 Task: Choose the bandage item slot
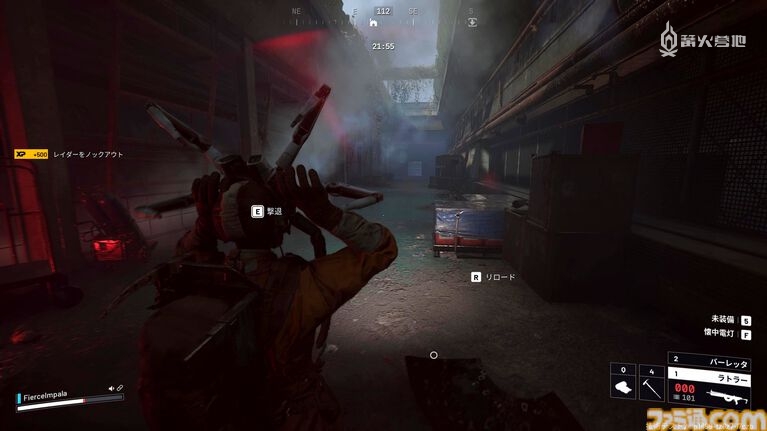(623, 386)
